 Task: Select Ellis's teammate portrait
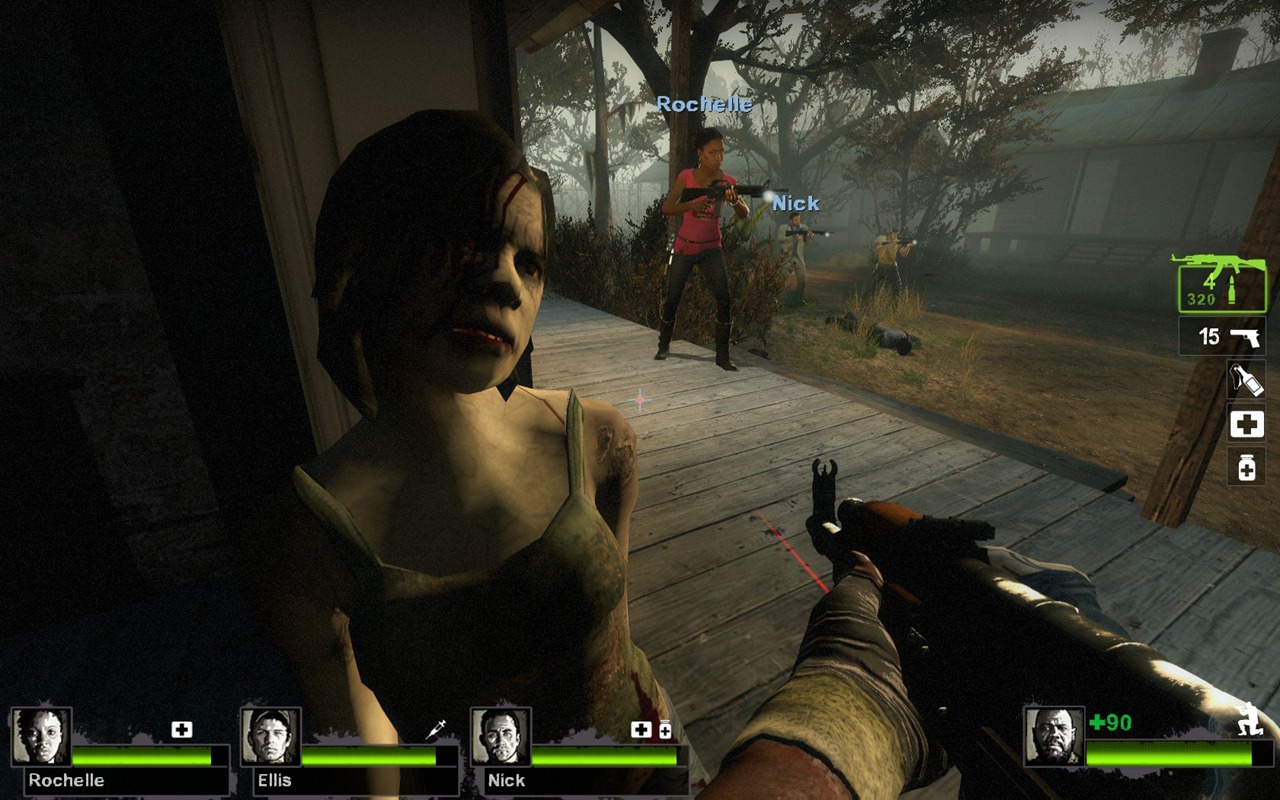pyautogui.click(x=271, y=737)
